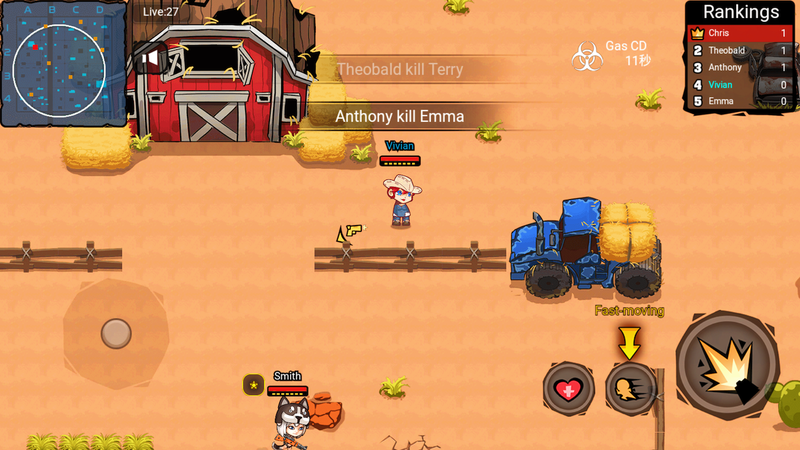Select Chris in the Rankings list

click(x=740, y=33)
